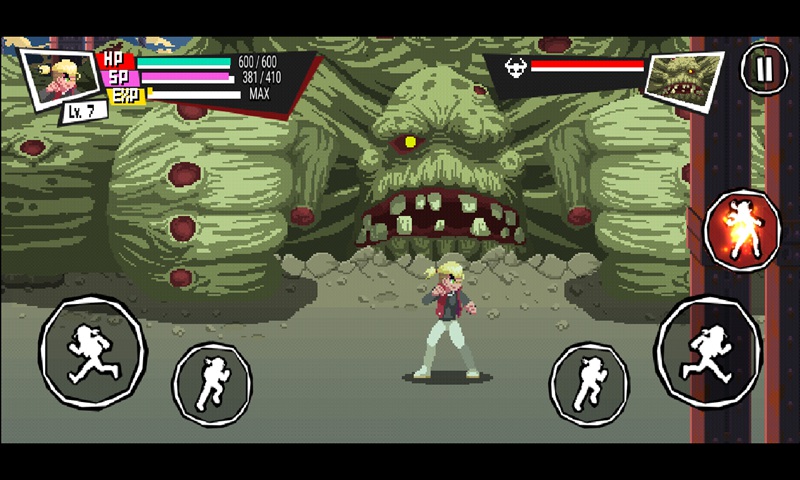Tap the large running-figure button on the left
Screen dimensions: 800x480
point(92,351)
